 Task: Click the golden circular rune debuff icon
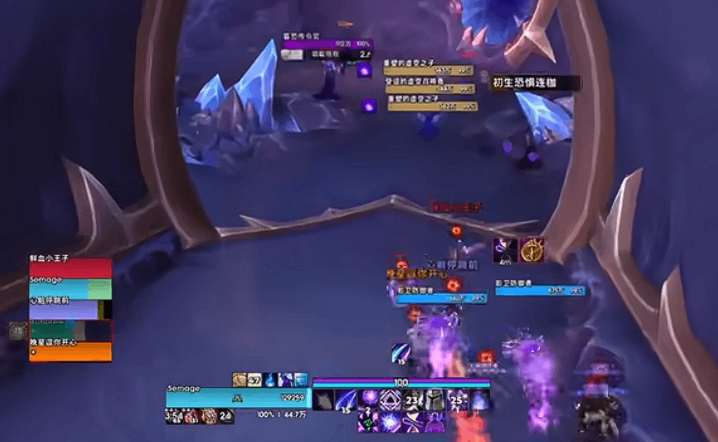coord(531,250)
